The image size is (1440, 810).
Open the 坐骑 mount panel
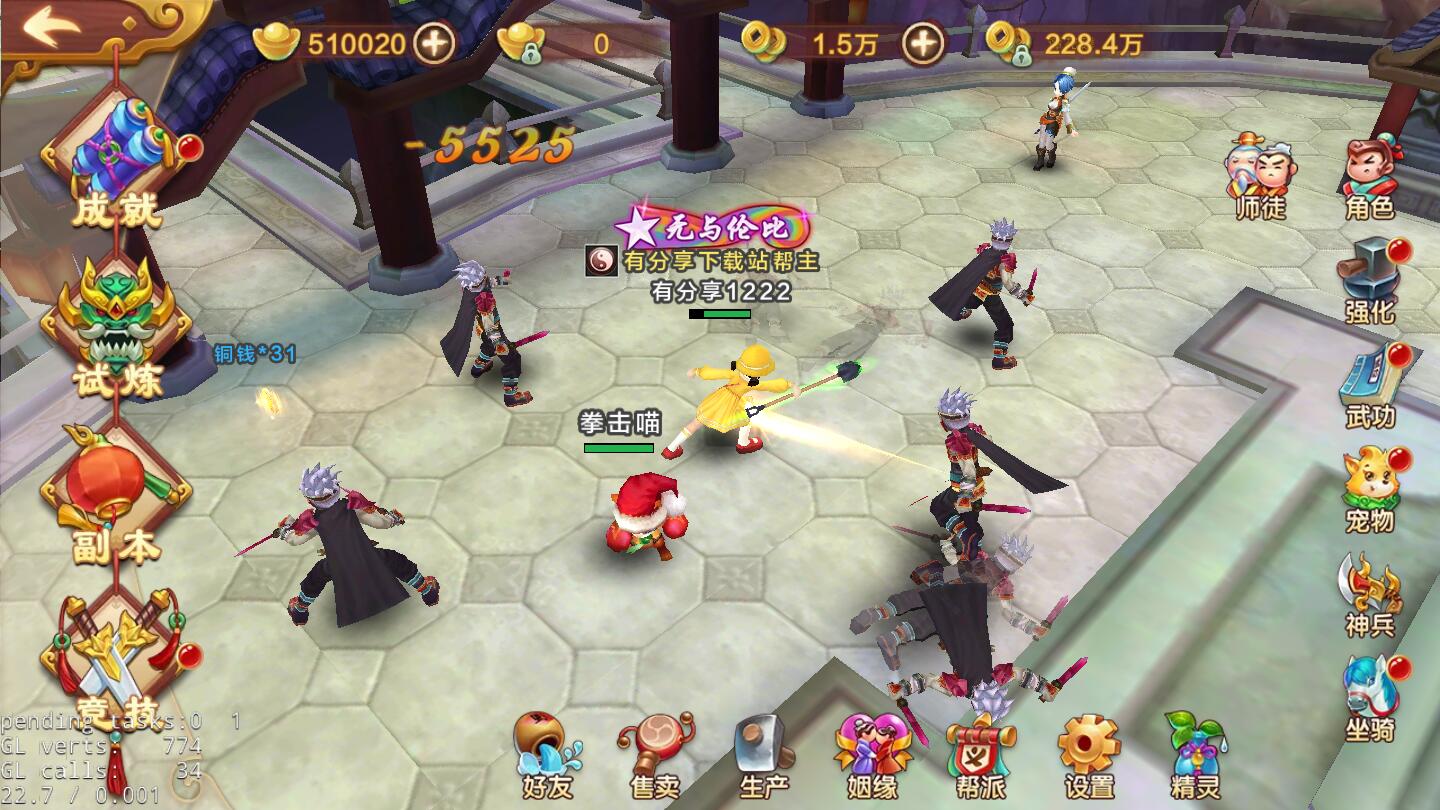tap(1369, 698)
